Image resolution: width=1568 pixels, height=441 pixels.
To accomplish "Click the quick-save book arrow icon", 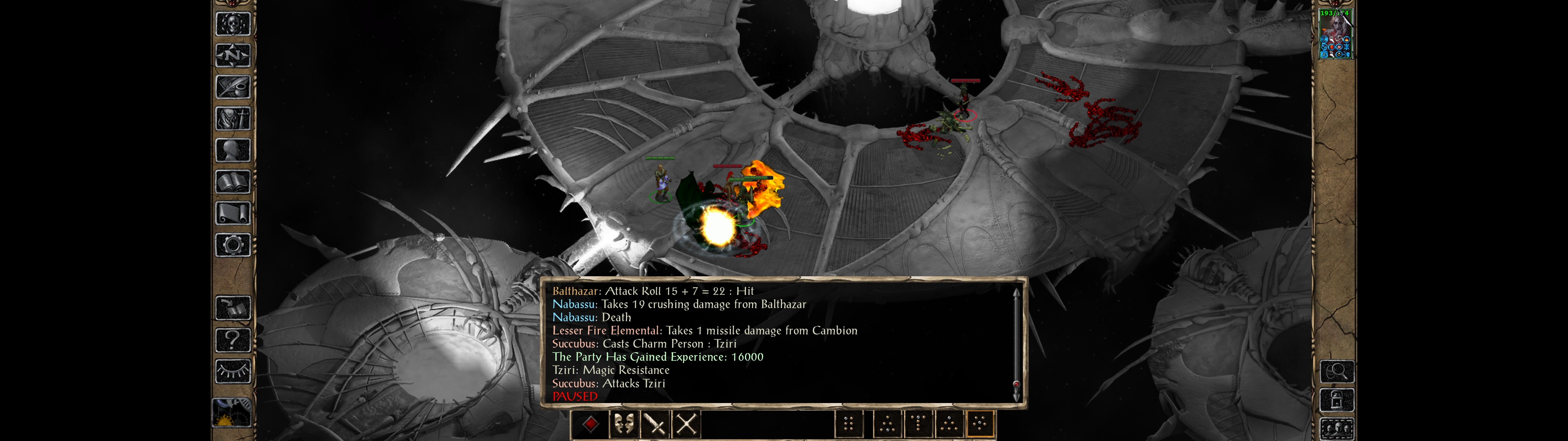I will [x=233, y=308].
